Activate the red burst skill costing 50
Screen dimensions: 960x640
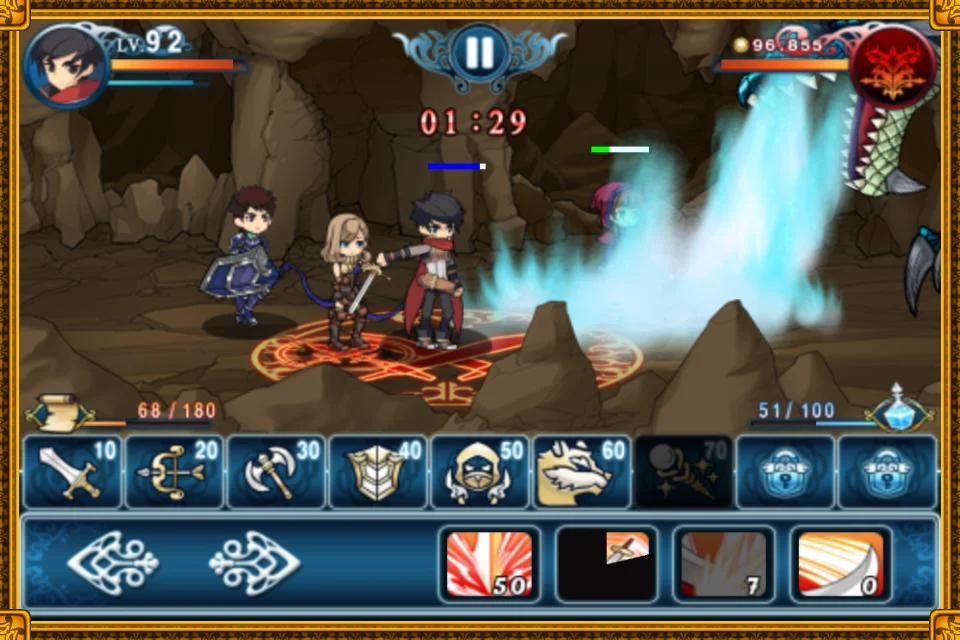pyautogui.click(x=489, y=564)
